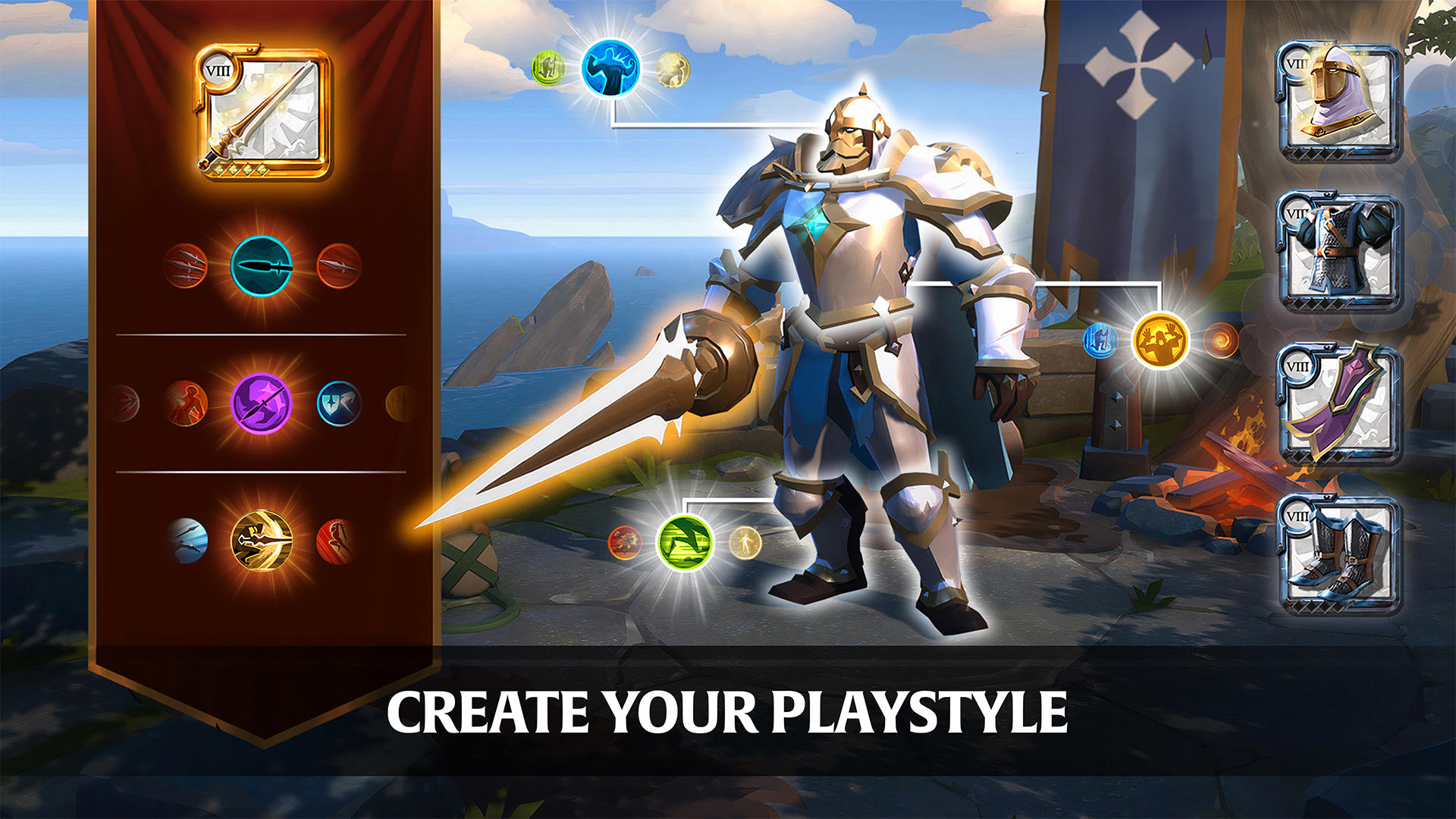Image resolution: width=1456 pixels, height=819 pixels.
Task: Click the swirl icon beside the roar ability
Action: point(1221,340)
